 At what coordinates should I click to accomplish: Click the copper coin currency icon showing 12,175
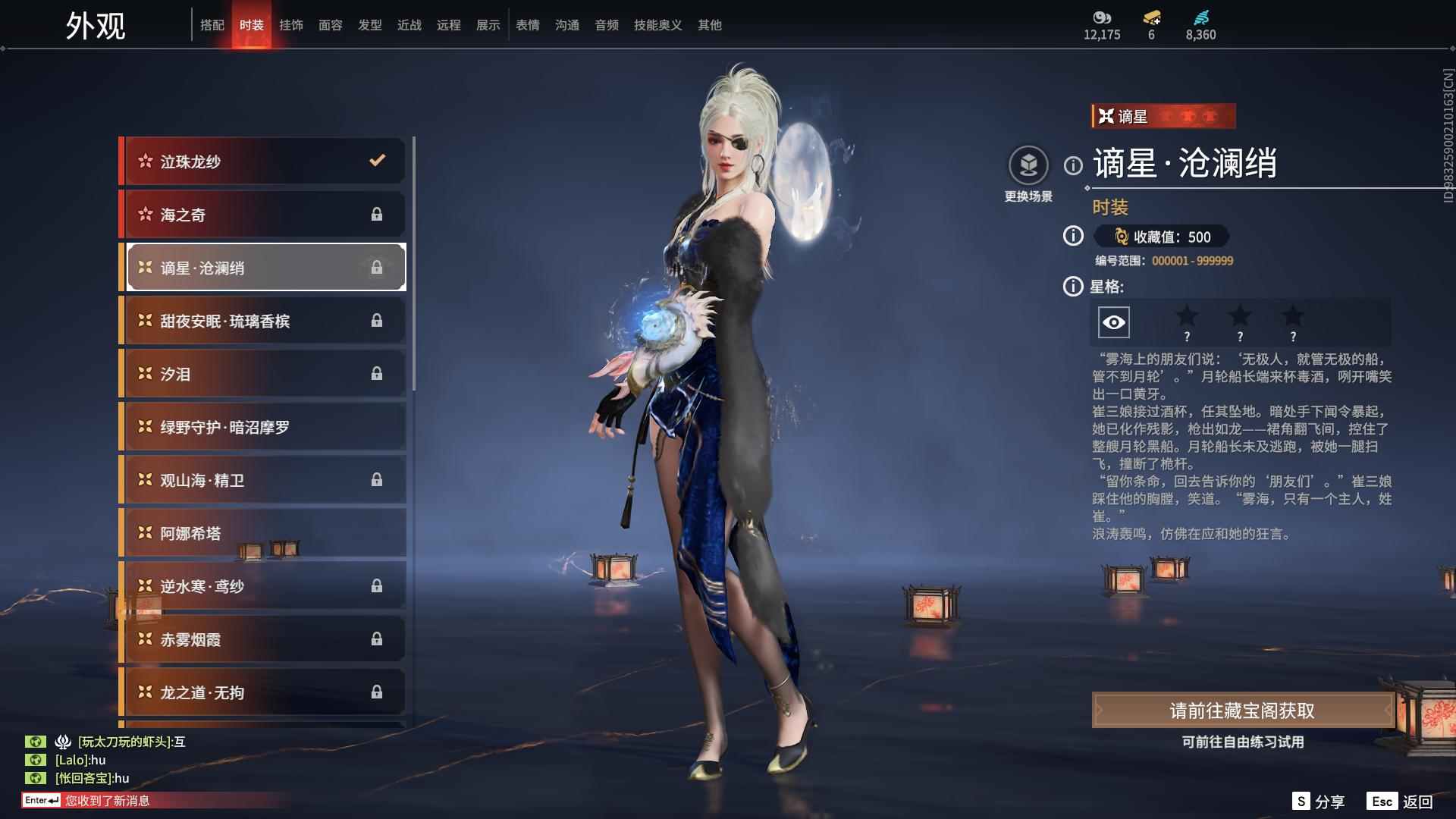(1102, 17)
